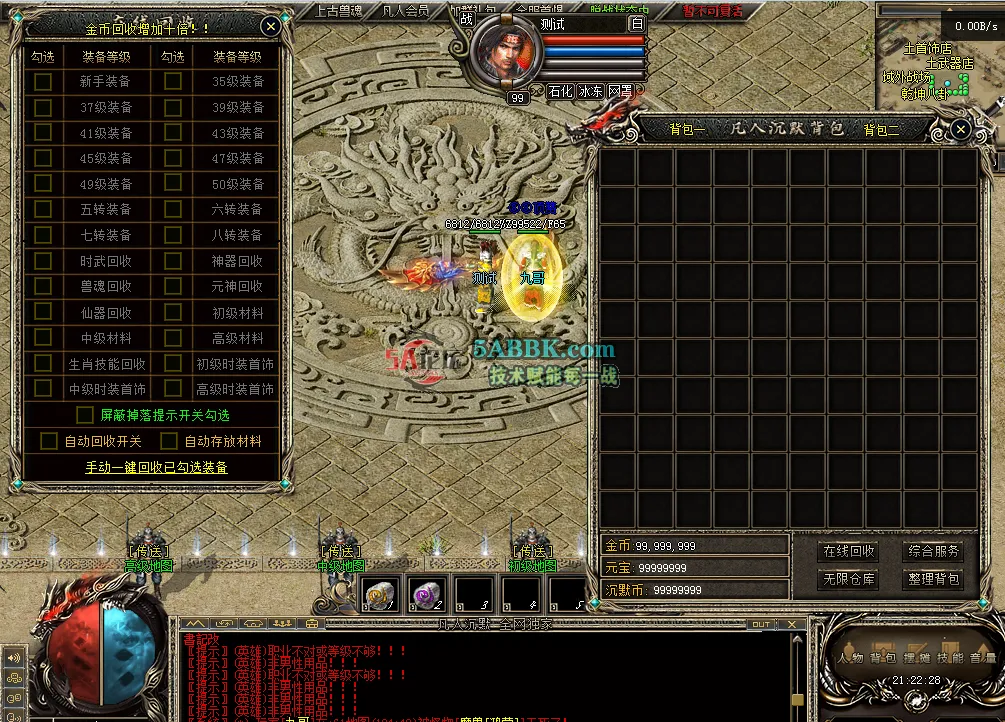Open 在线回收 from the backpack
Screen dimensions: 1005x722
[x=848, y=552]
